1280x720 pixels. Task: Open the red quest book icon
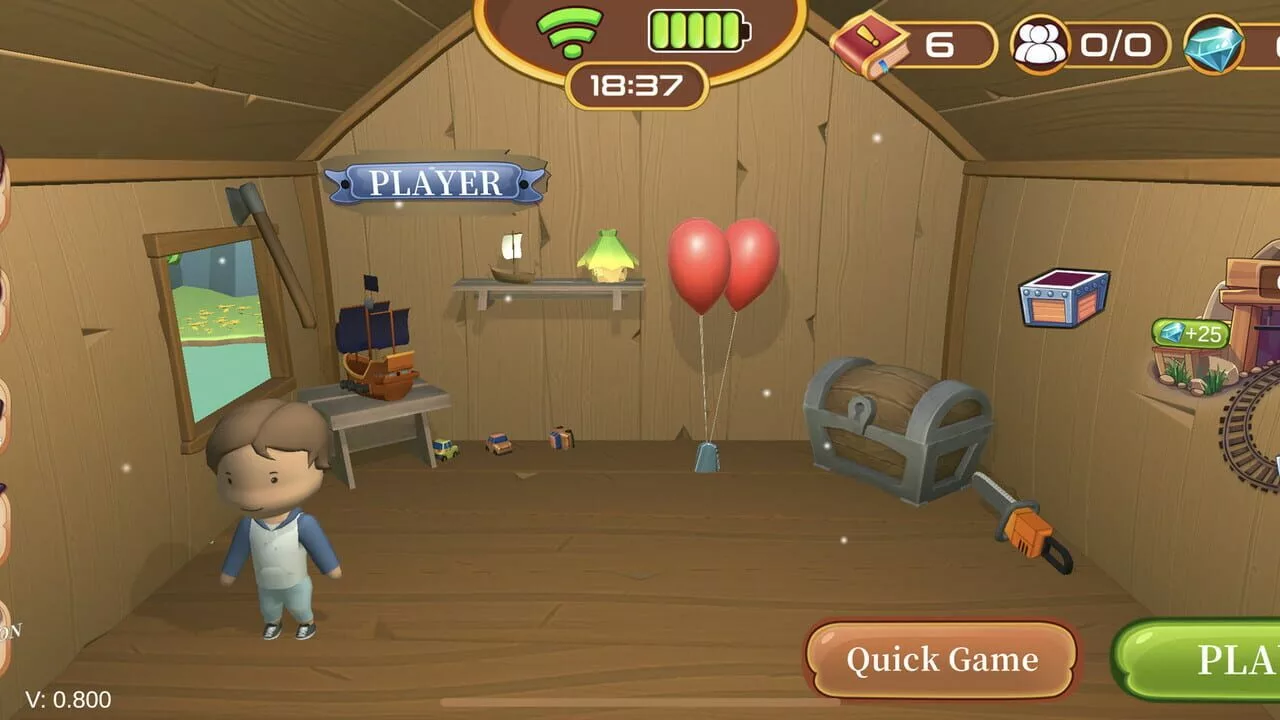(868, 45)
